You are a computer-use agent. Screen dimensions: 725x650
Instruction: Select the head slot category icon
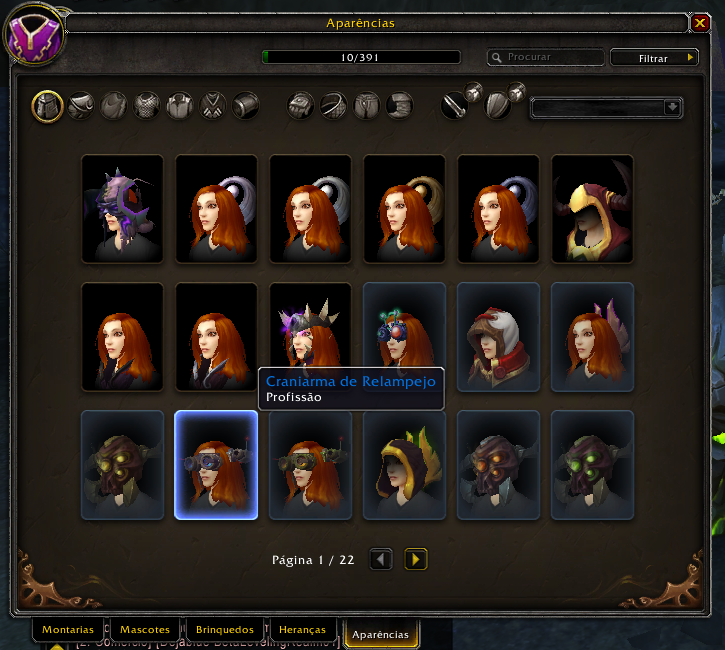48,106
